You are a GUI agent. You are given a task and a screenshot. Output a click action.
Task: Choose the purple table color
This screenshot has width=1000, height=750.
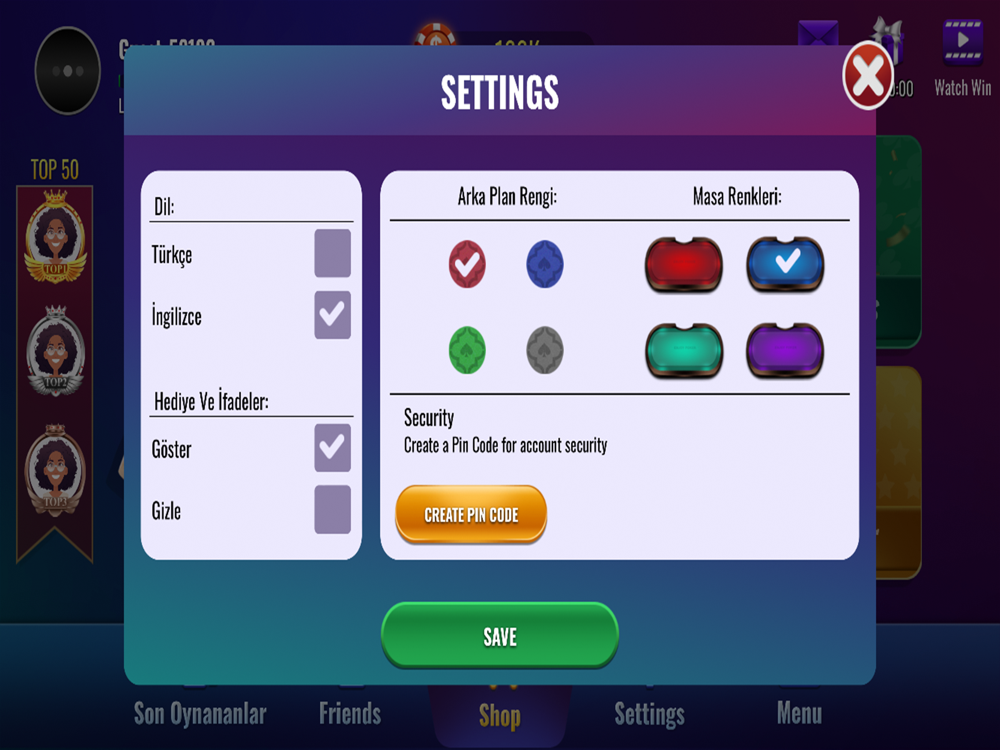785,350
